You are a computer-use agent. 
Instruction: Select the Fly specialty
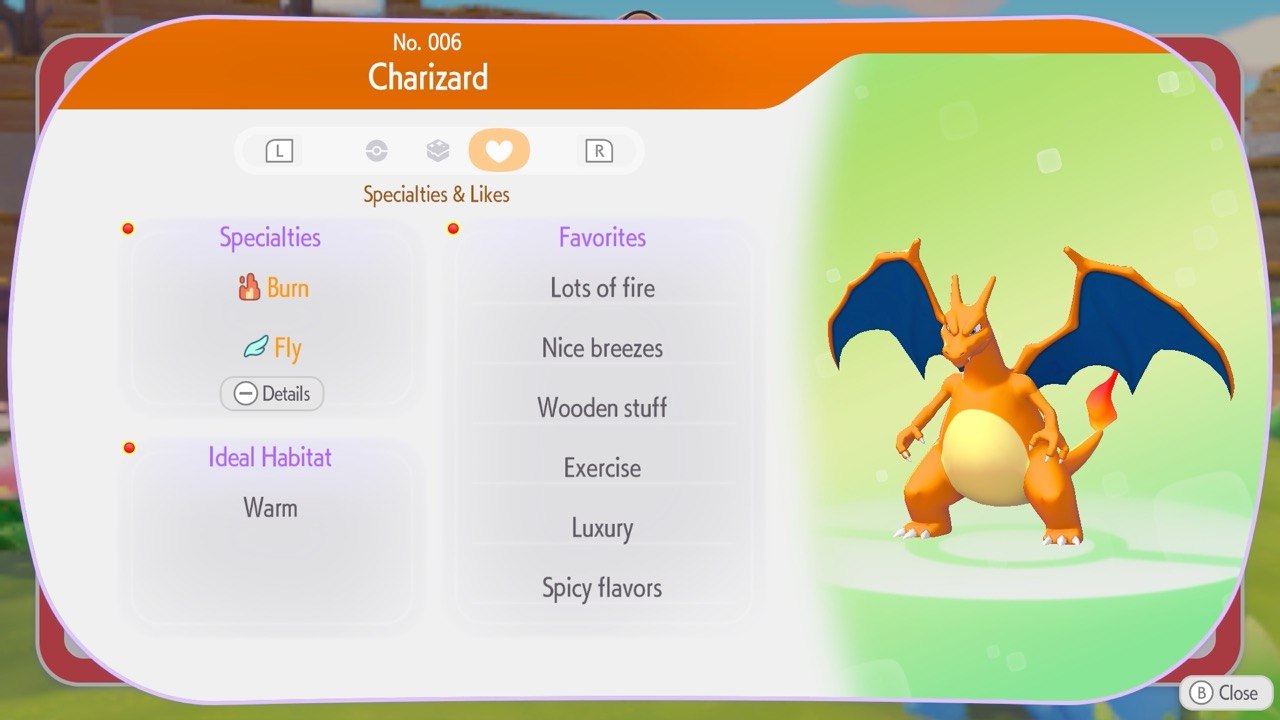[273, 349]
